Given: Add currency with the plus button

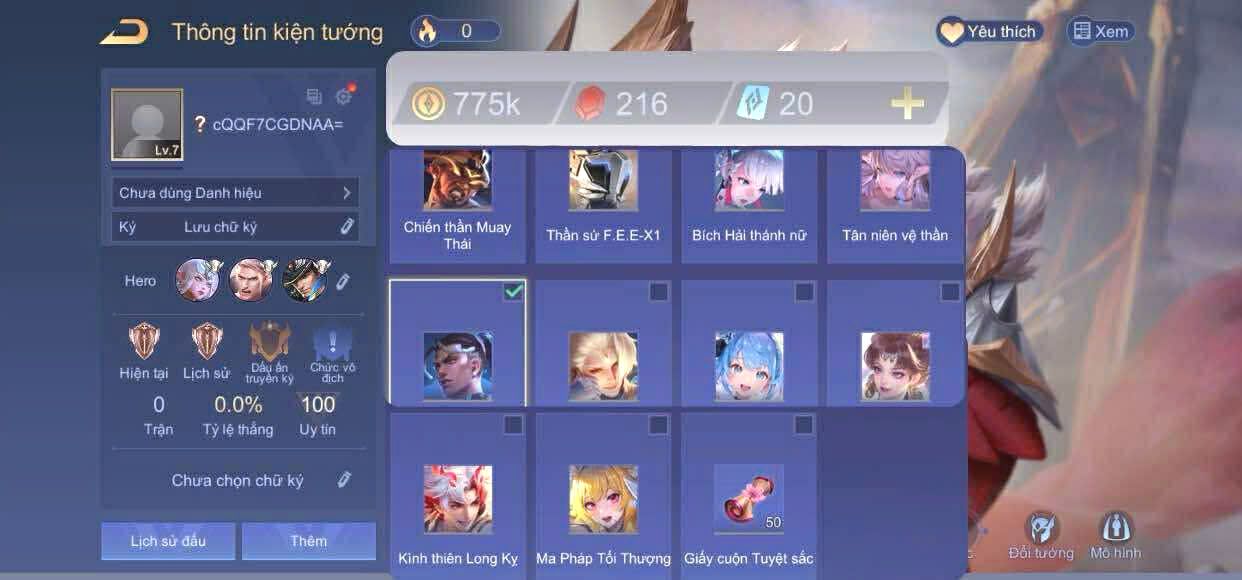Looking at the screenshot, I should [907, 103].
